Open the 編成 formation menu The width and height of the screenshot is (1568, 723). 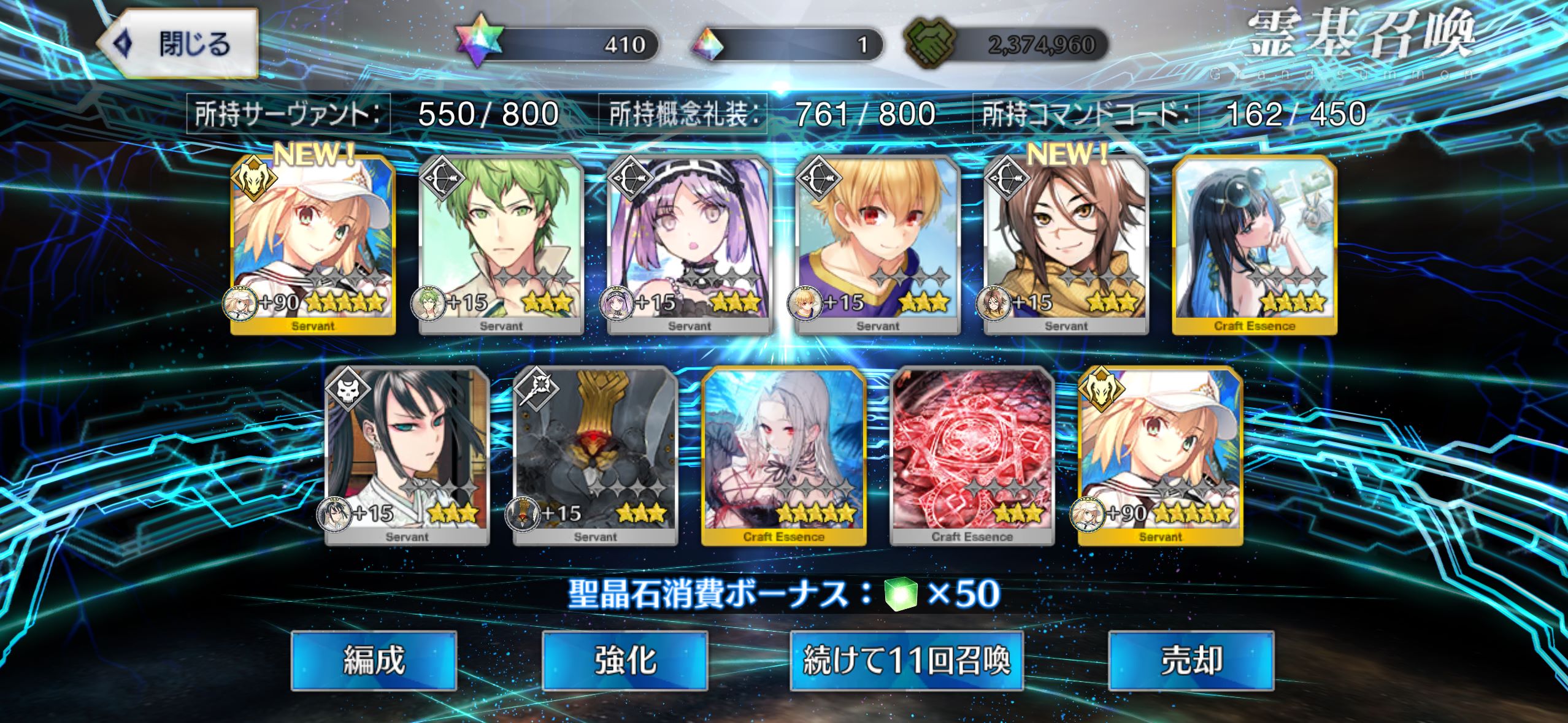tap(374, 661)
